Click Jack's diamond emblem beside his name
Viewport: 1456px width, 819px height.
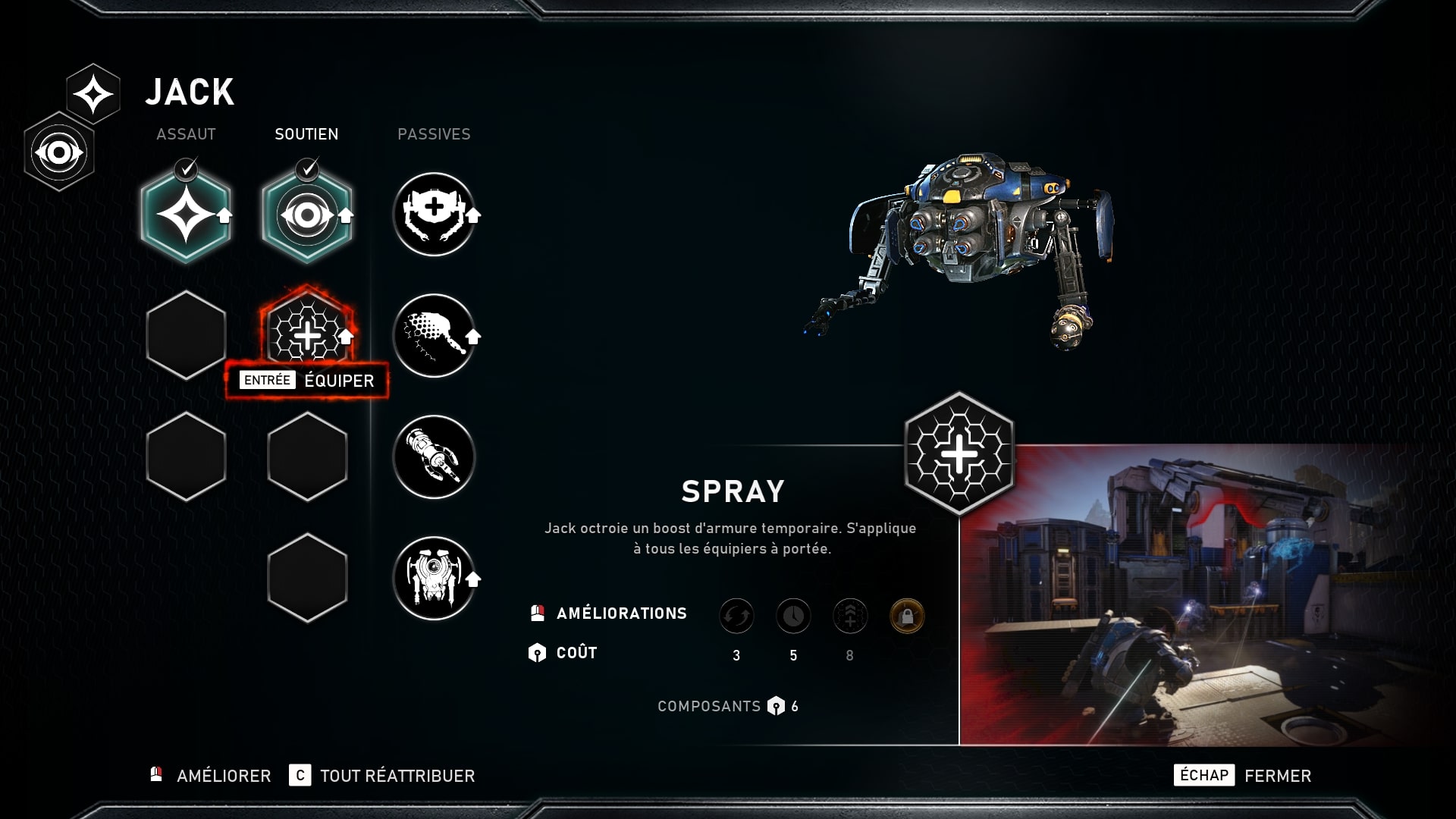95,93
